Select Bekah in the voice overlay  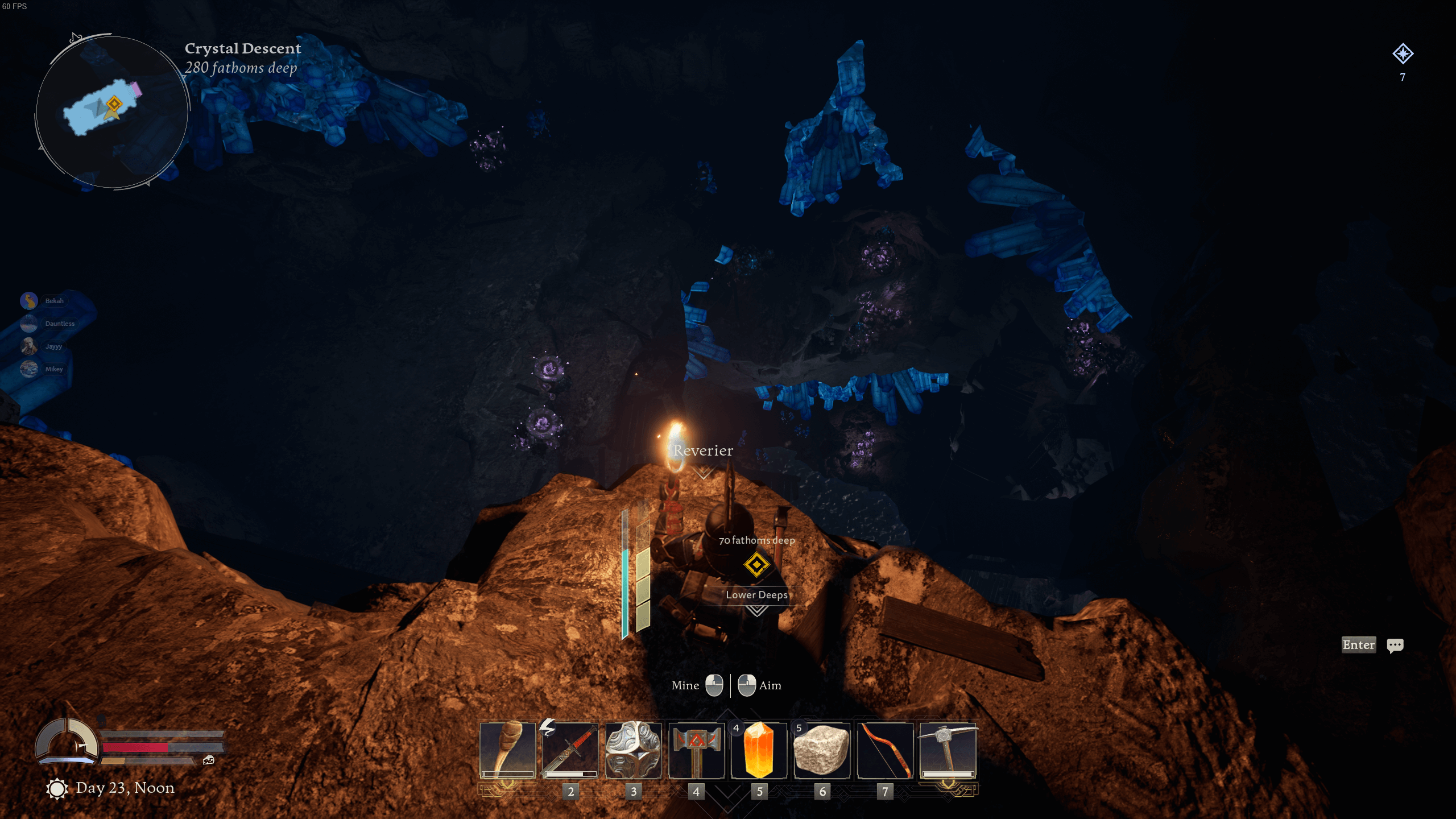(x=54, y=301)
